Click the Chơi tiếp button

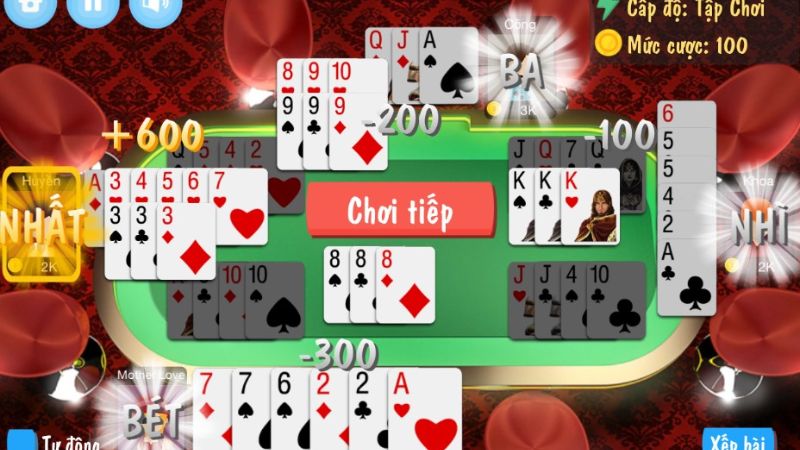[x=400, y=210]
